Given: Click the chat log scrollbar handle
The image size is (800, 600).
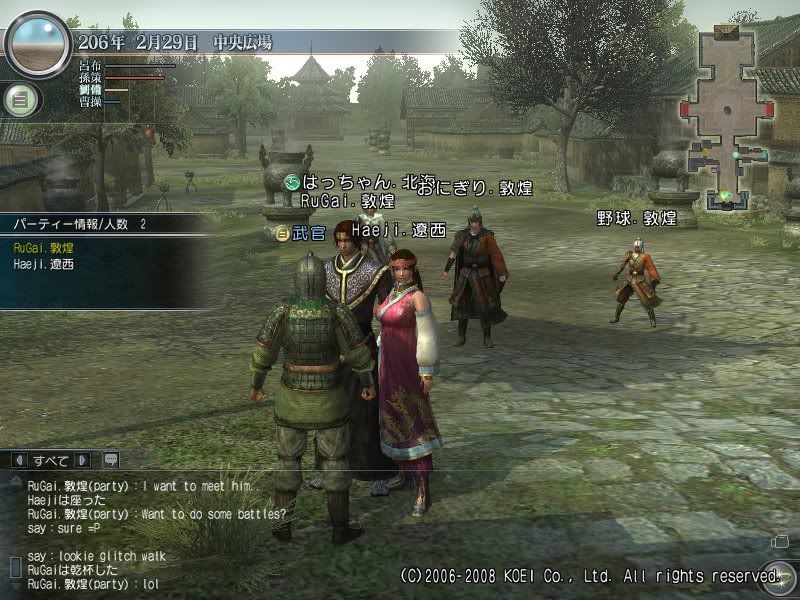Looking at the screenshot, I should [15, 567].
